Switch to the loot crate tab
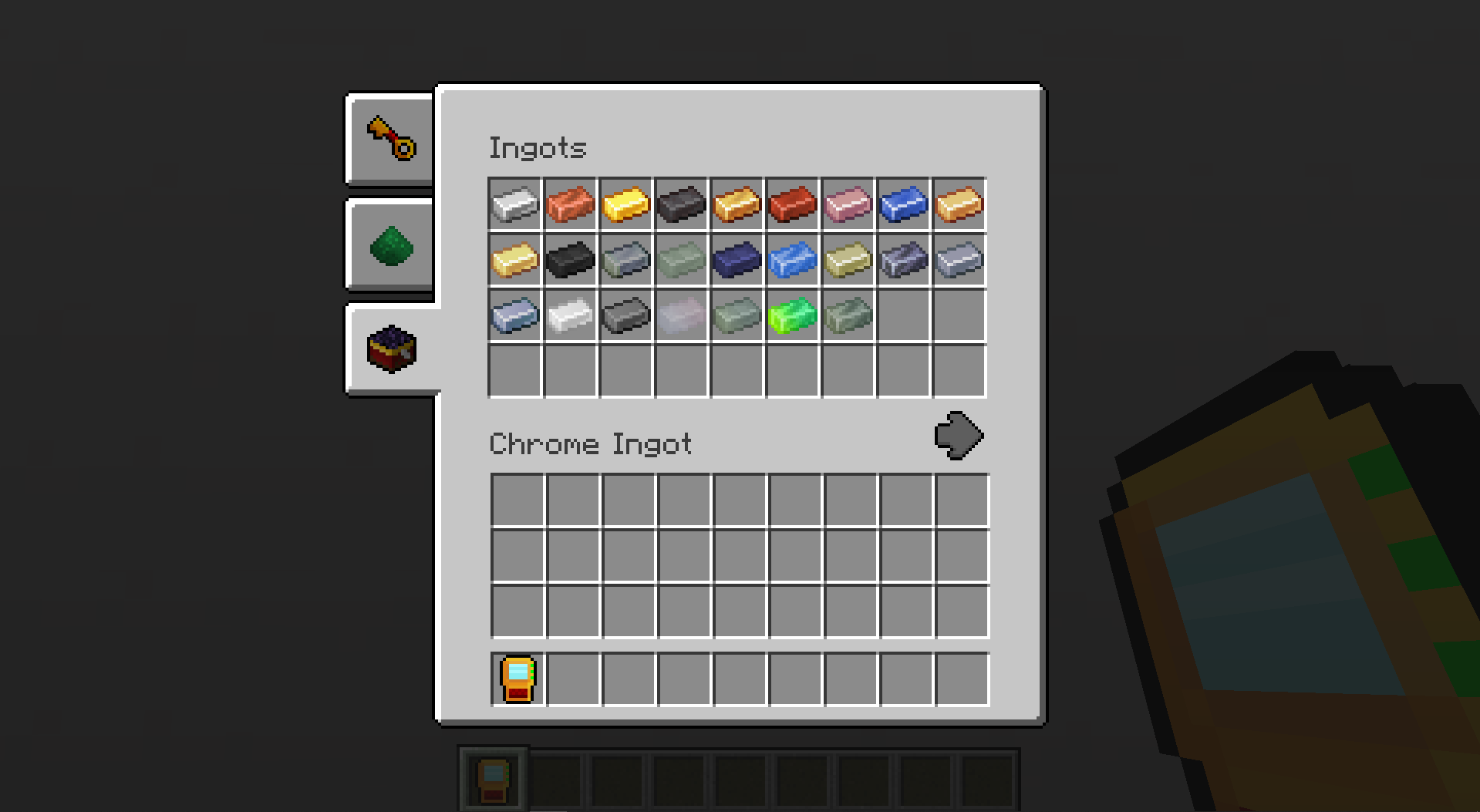The height and width of the screenshot is (812, 1480). click(x=389, y=349)
